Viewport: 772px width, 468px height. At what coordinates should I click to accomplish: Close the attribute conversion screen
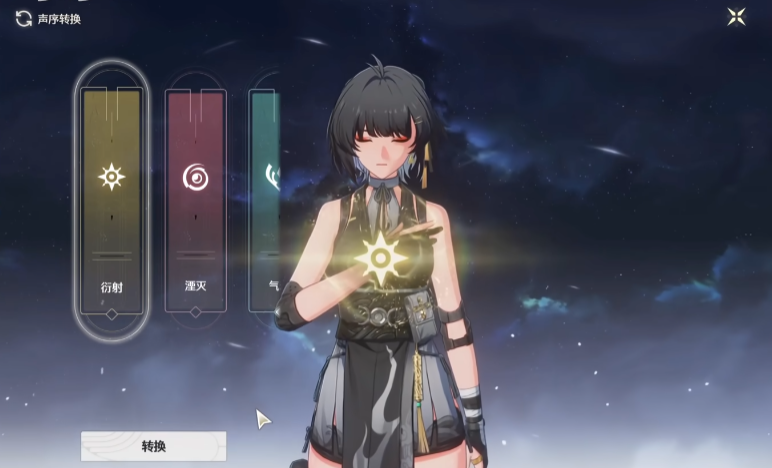(x=736, y=17)
